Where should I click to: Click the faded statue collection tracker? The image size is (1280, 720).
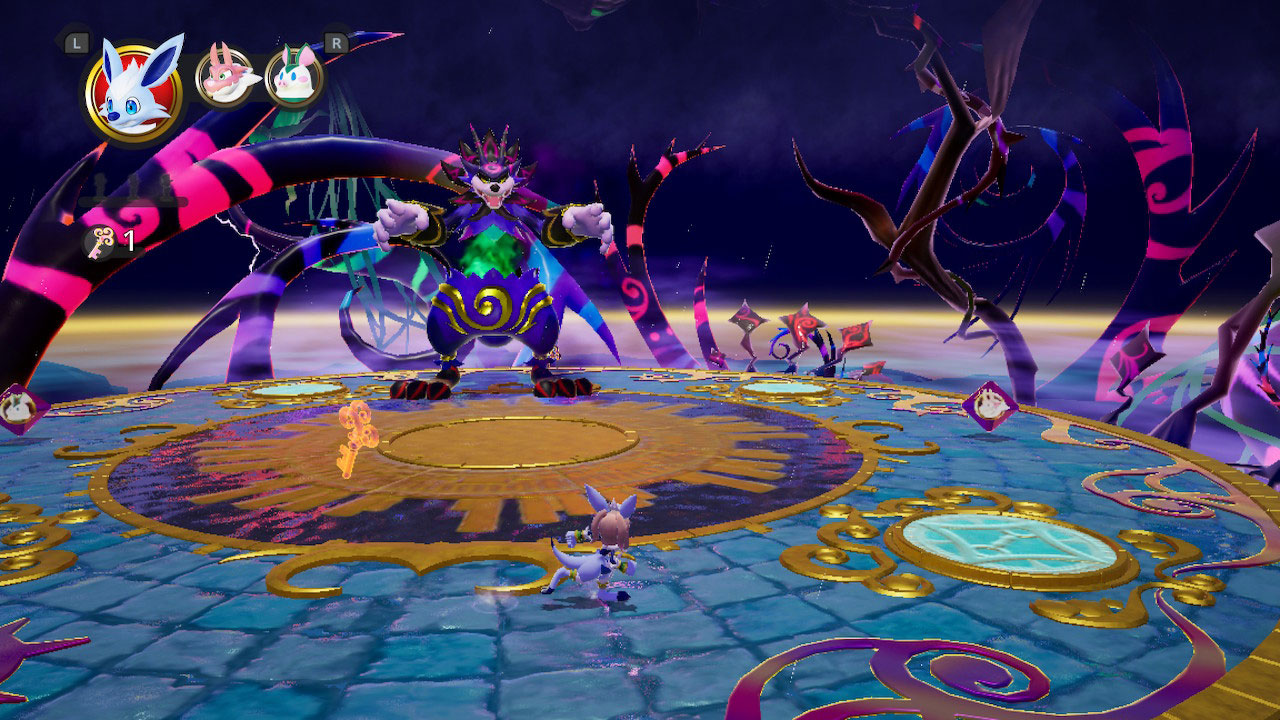[x=133, y=191]
